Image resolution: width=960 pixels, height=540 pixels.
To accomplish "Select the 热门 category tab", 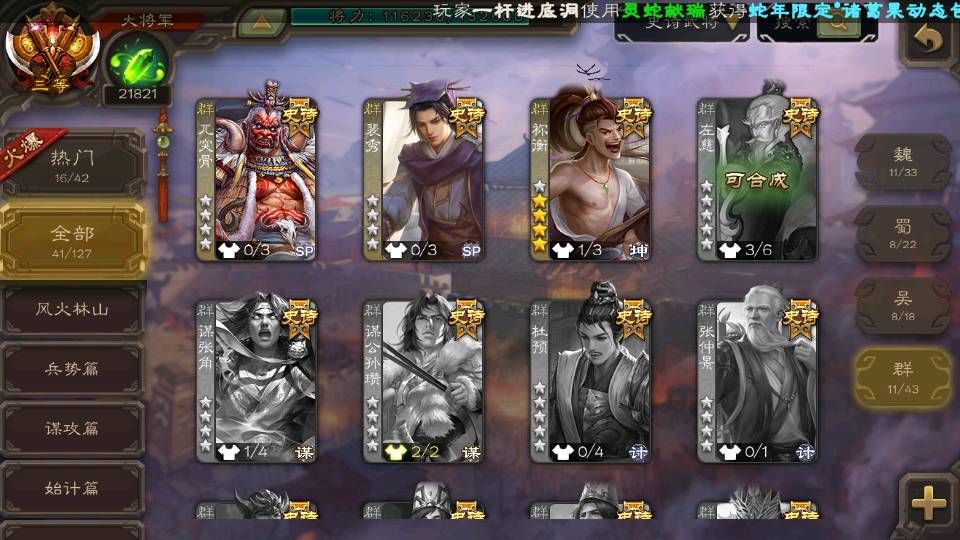I will tap(72, 163).
